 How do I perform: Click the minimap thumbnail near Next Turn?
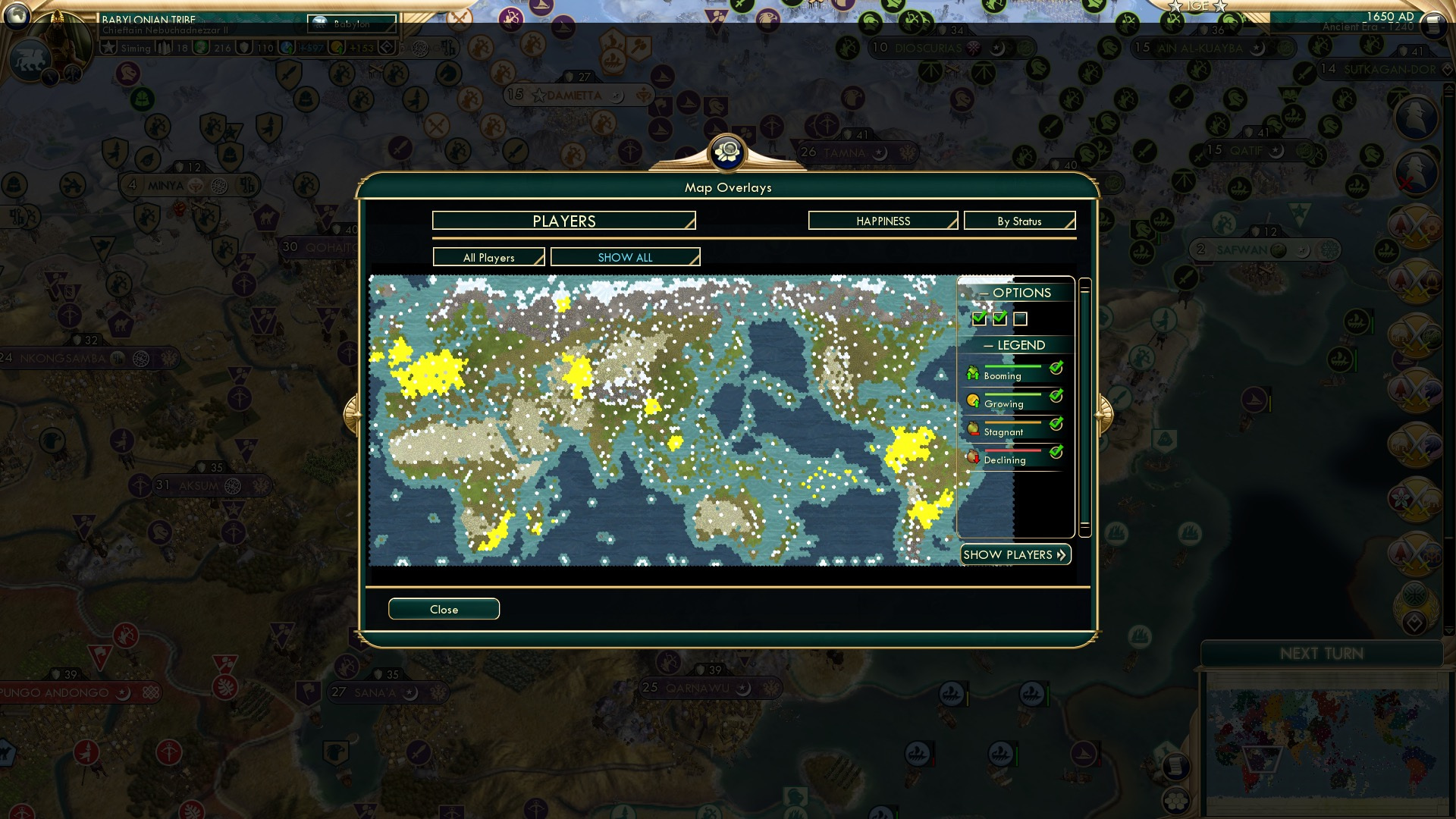click(1323, 739)
